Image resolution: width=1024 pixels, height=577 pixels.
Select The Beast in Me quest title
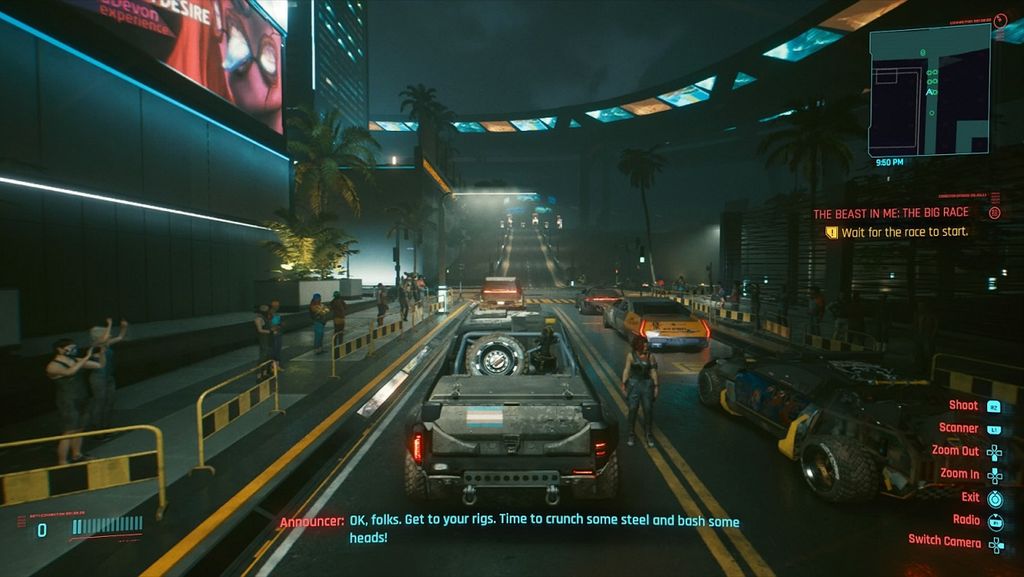pos(892,214)
